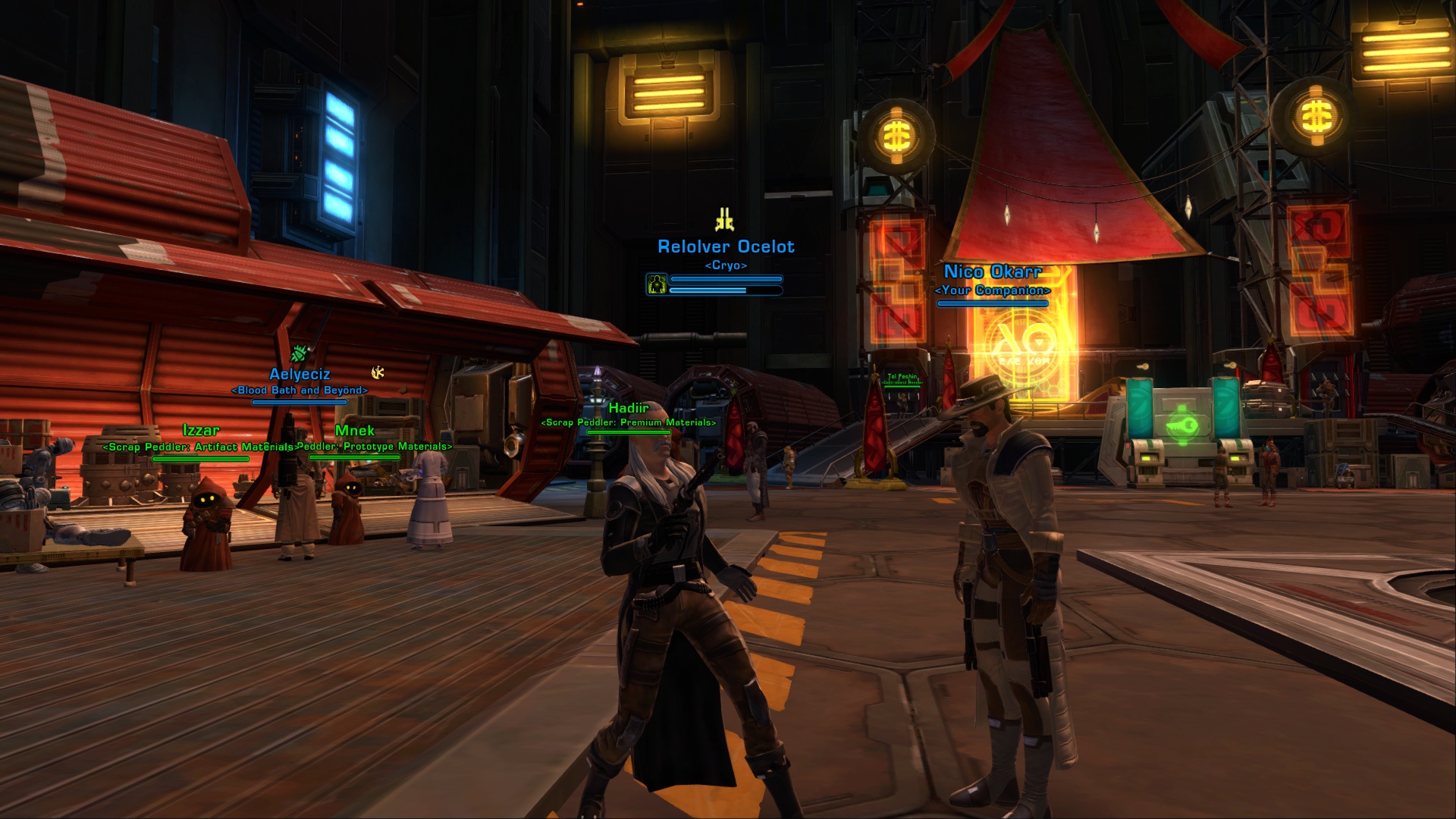
Task: Choose the Hadiir scrap peddler nameplate
Action: (x=629, y=409)
